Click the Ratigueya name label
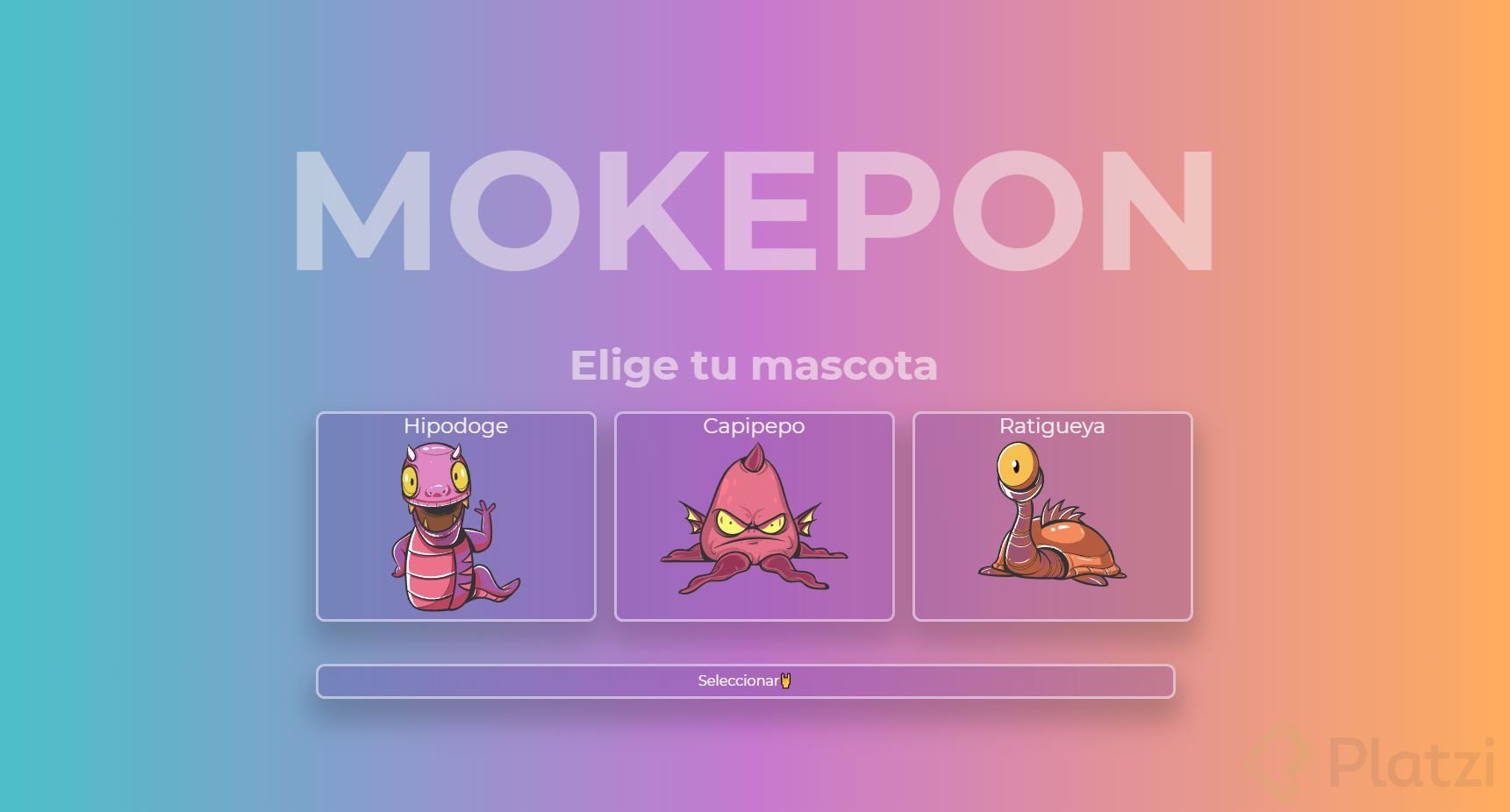This screenshot has height=812, width=1510. pyautogui.click(x=1052, y=426)
